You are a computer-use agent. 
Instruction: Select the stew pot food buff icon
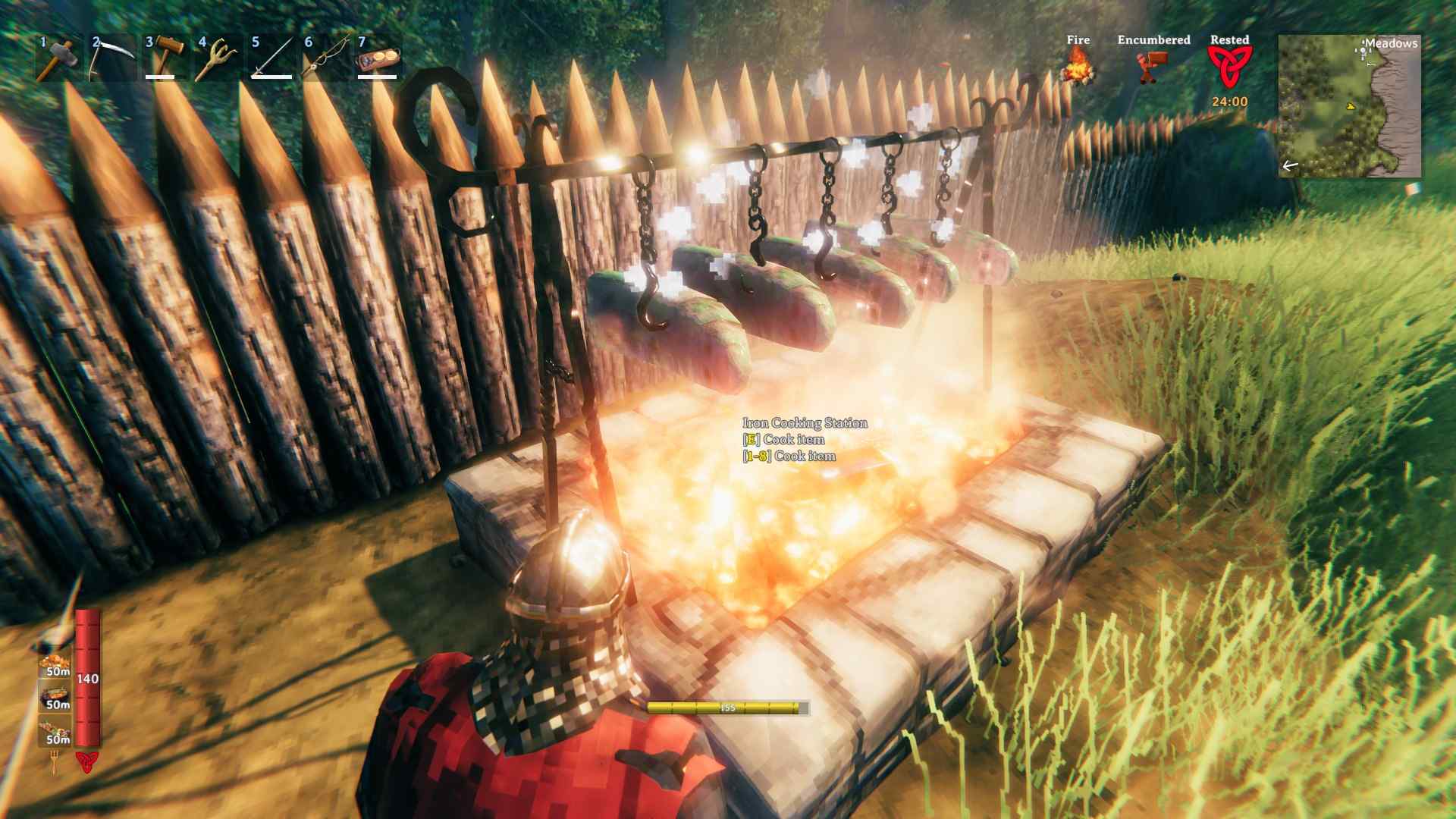pos(55,695)
